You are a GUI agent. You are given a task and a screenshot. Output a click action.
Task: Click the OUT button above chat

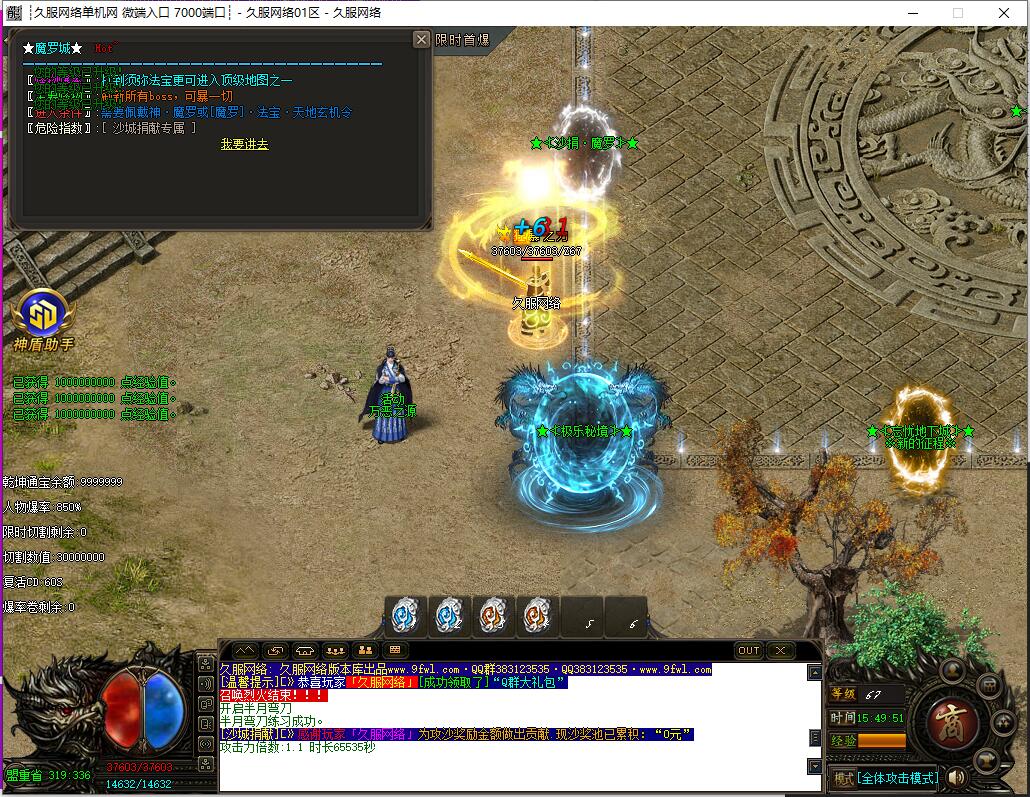pos(748,650)
